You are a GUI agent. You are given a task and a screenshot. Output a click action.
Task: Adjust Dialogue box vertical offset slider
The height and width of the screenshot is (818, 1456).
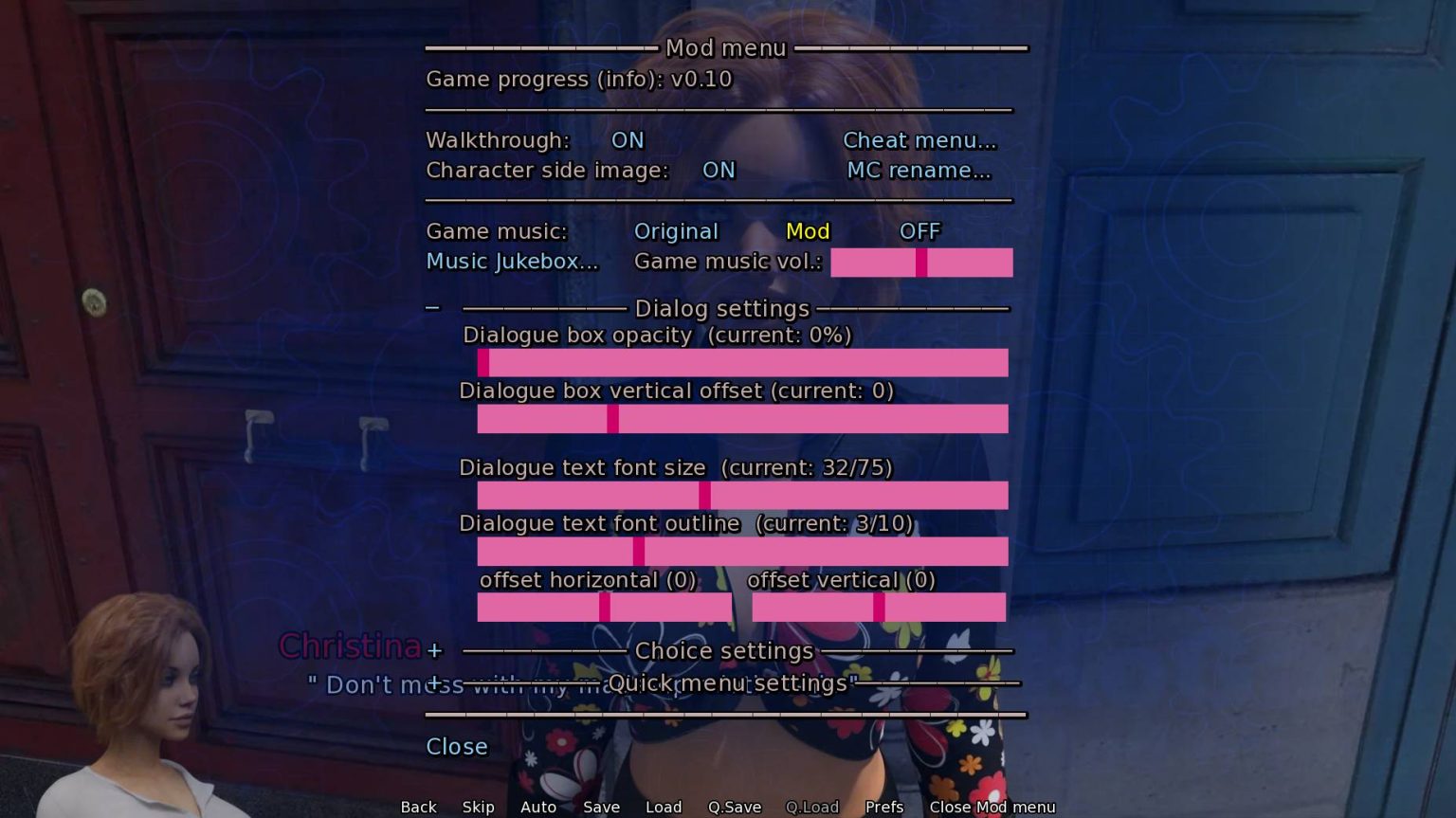[x=742, y=419]
